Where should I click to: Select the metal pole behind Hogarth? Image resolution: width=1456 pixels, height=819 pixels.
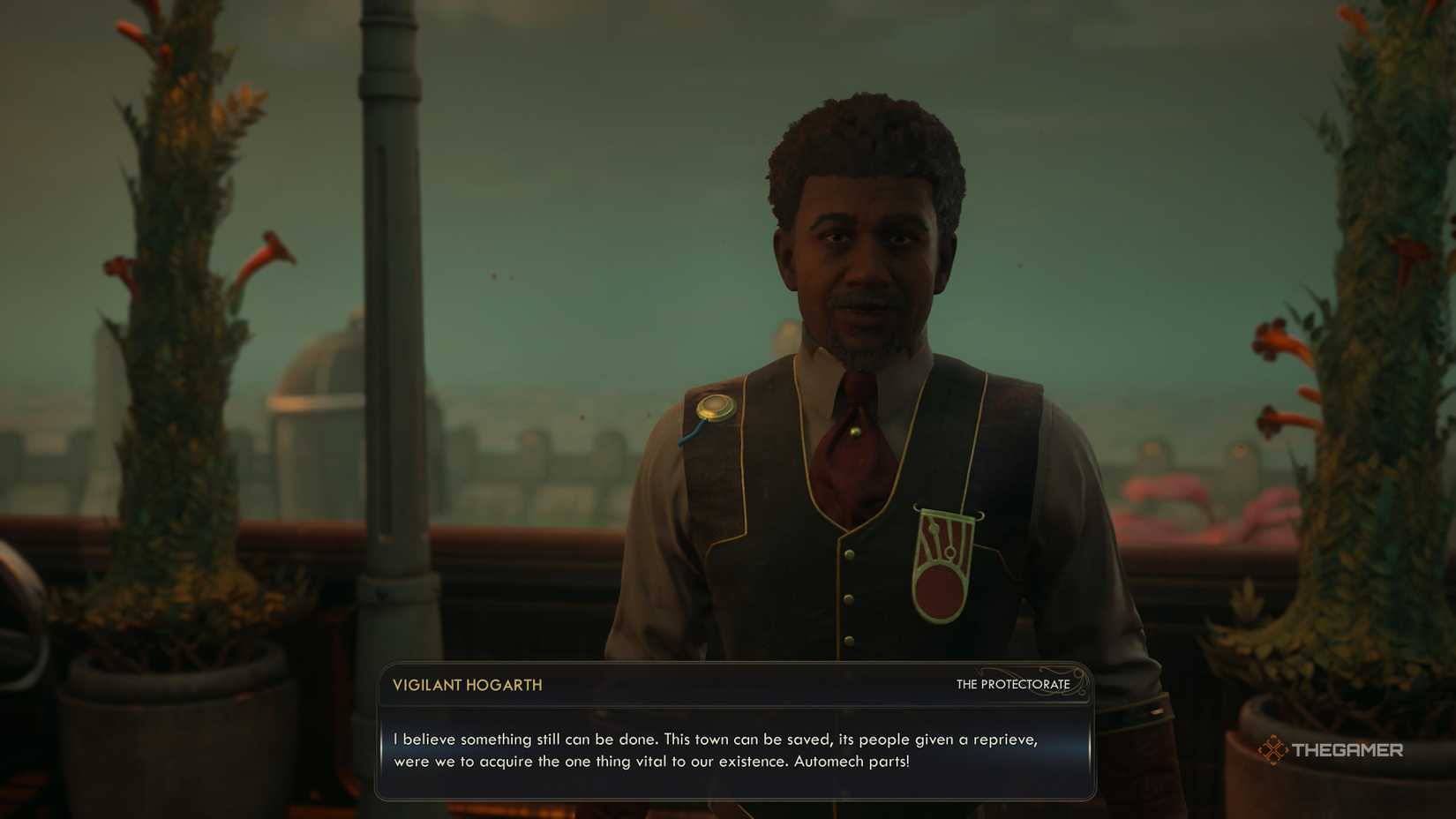click(378, 265)
